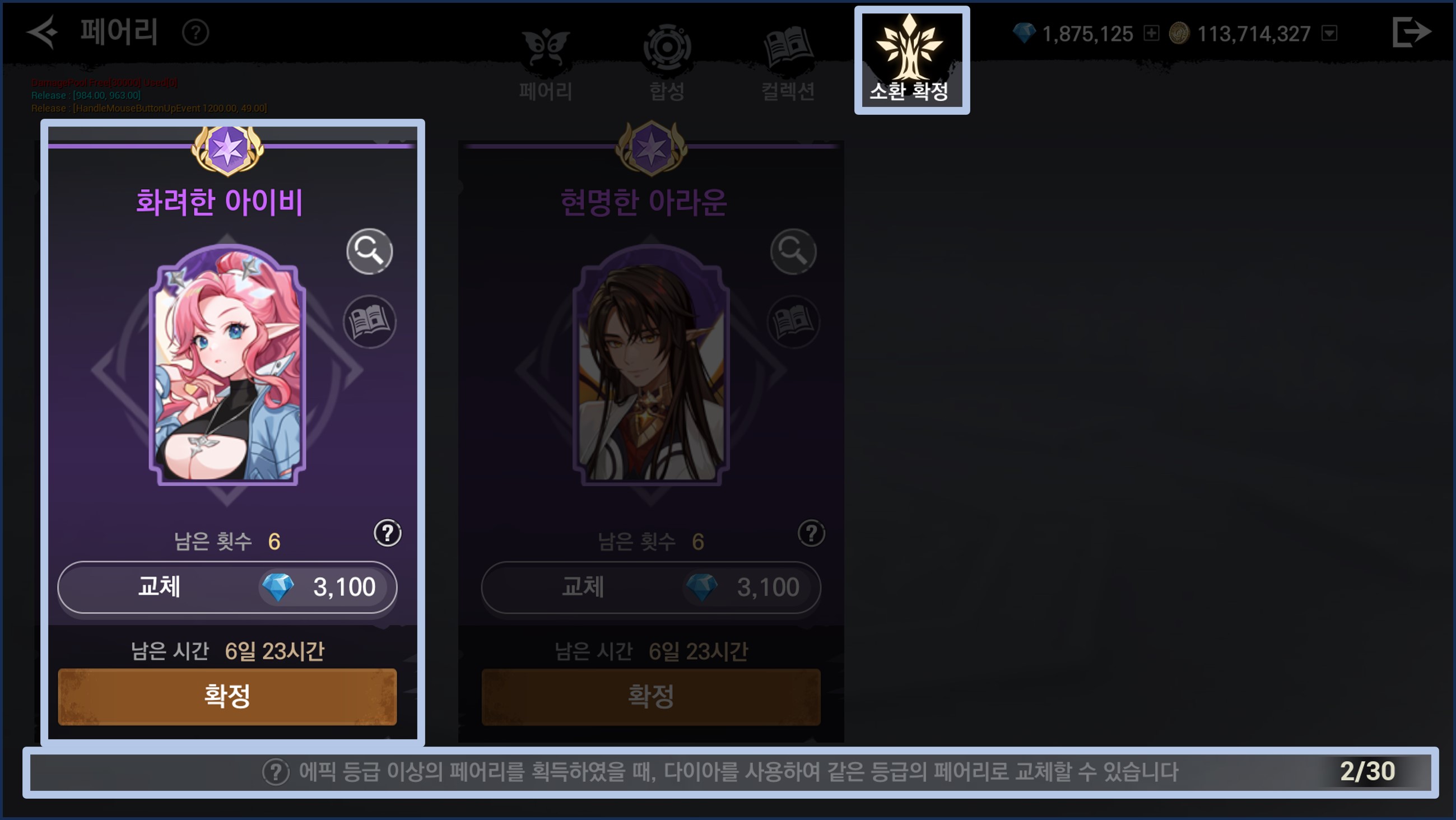
Task: Show remaining-count help on 화려한 아이비 card
Action: coord(388,533)
